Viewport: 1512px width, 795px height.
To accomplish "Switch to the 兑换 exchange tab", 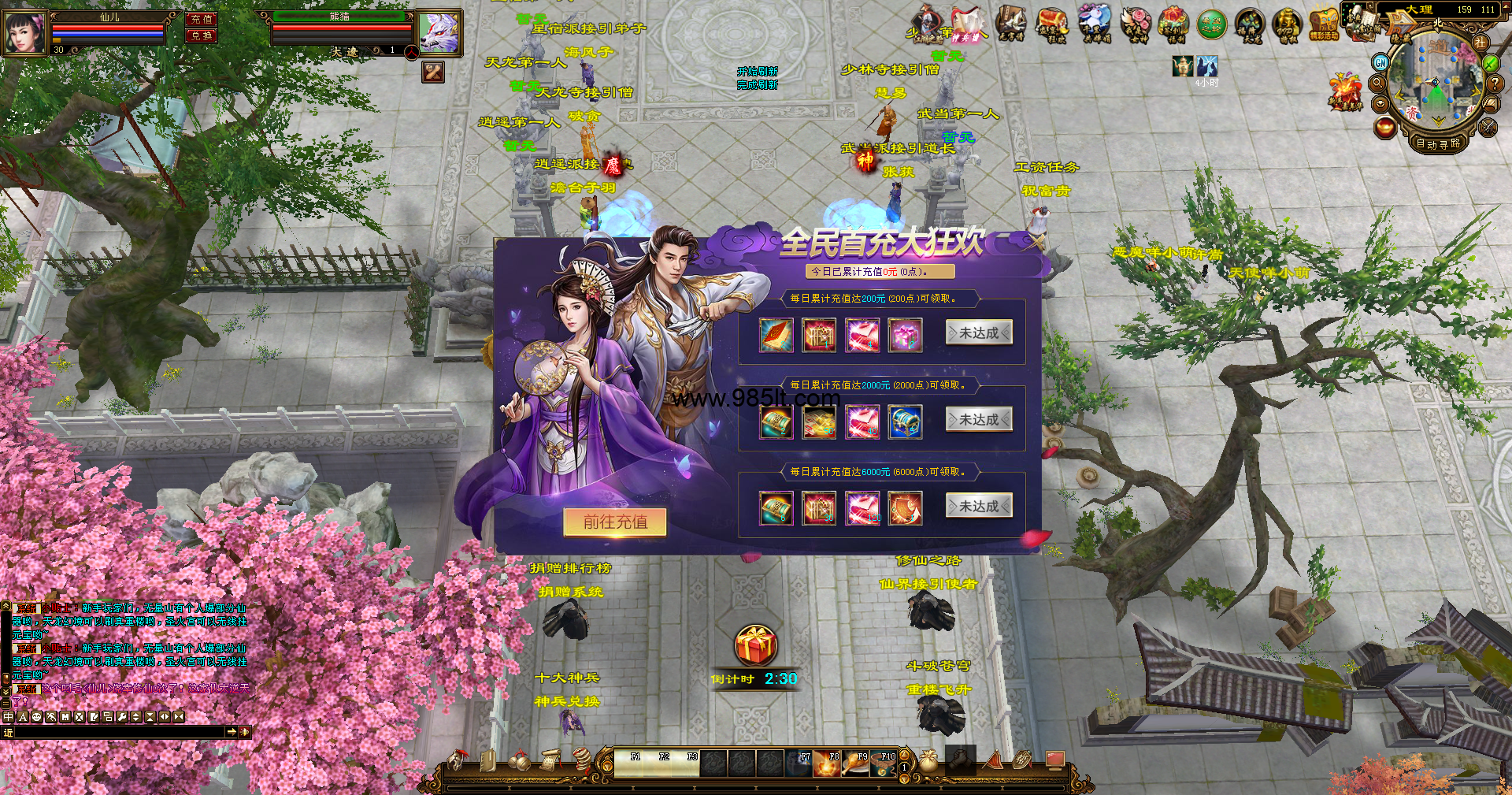I will click(x=201, y=35).
